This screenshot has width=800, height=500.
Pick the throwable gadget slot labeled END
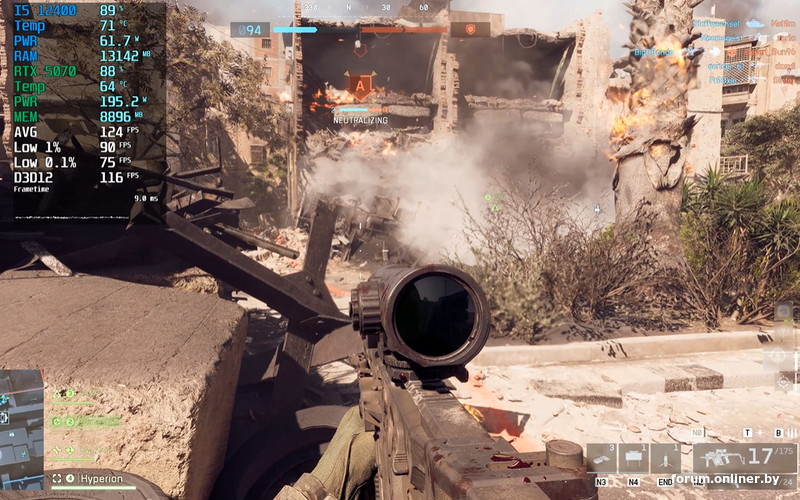coord(665,459)
